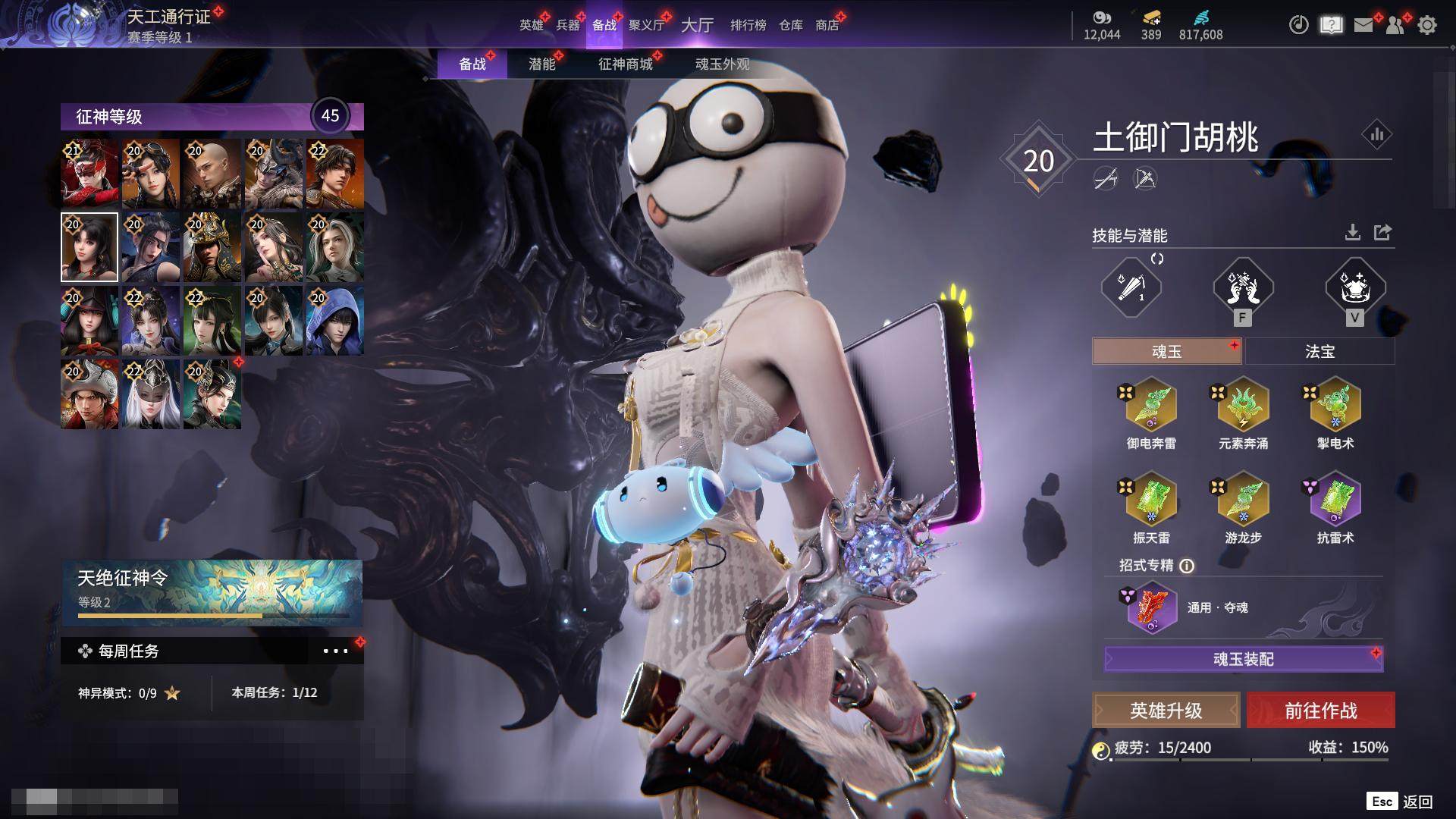Viewport: 1456px width, 819px height.
Task: Show the 魂玉外观 tab
Action: point(722,64)
